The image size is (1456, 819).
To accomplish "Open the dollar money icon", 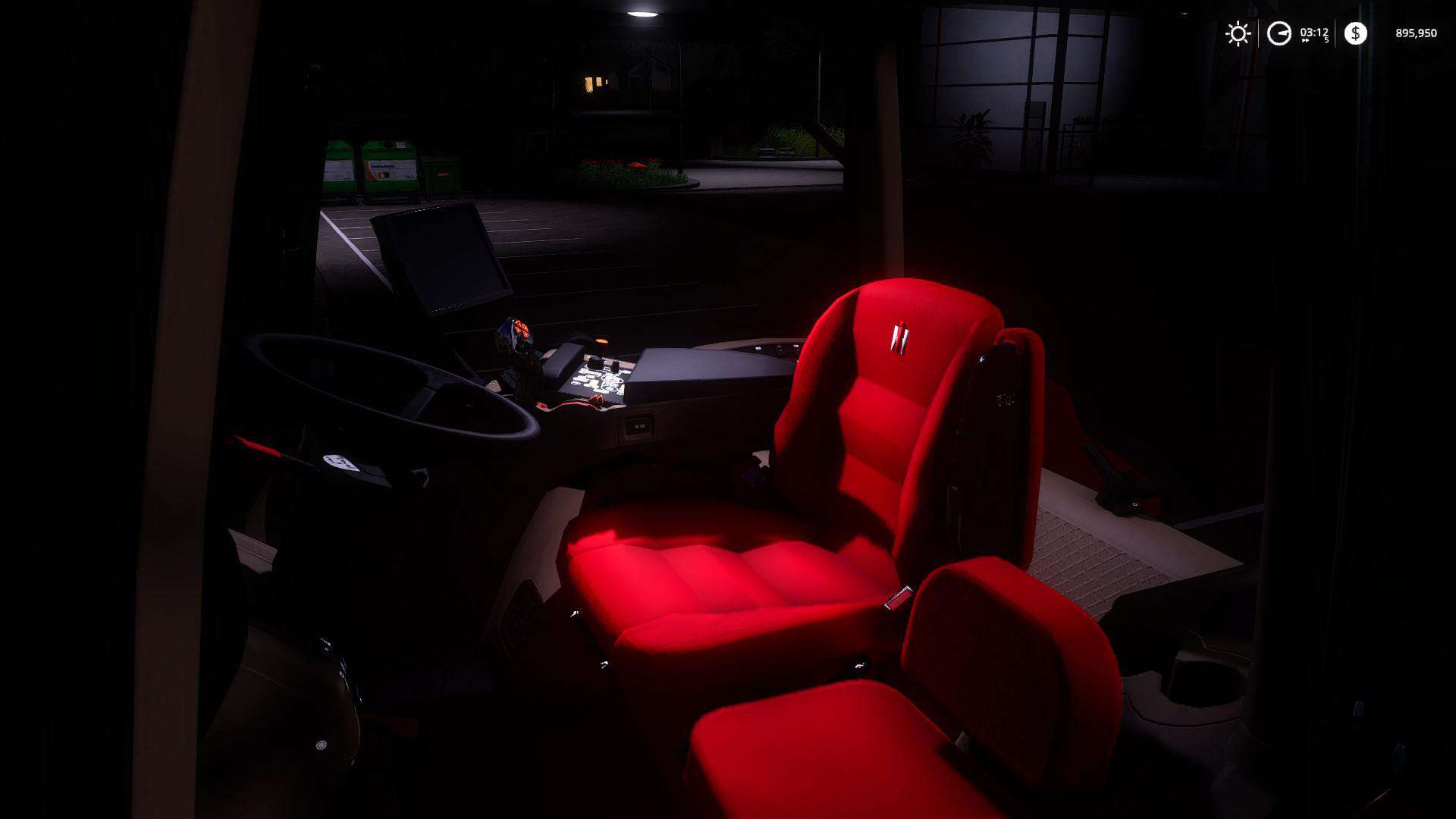I will tap(1355, 33).
